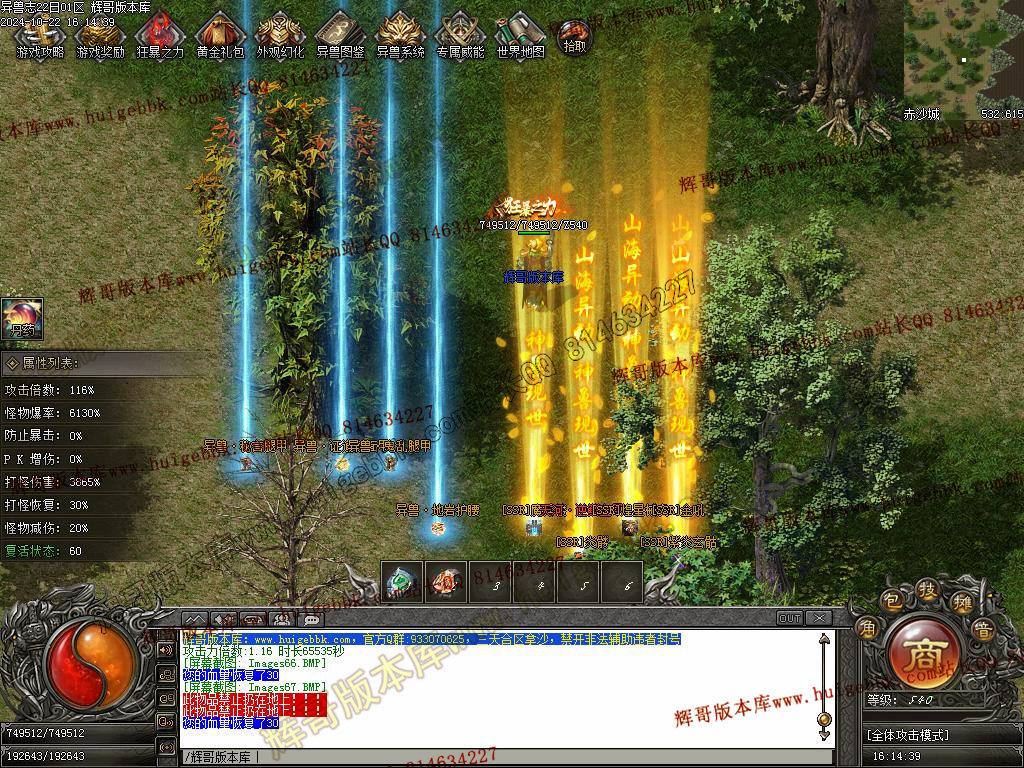Image resolution: width=1024 pixels, height=768 pixels.
Task: Toggle the 拾取 pickup button
Action: pyautogui.click(x=574, y=36)
